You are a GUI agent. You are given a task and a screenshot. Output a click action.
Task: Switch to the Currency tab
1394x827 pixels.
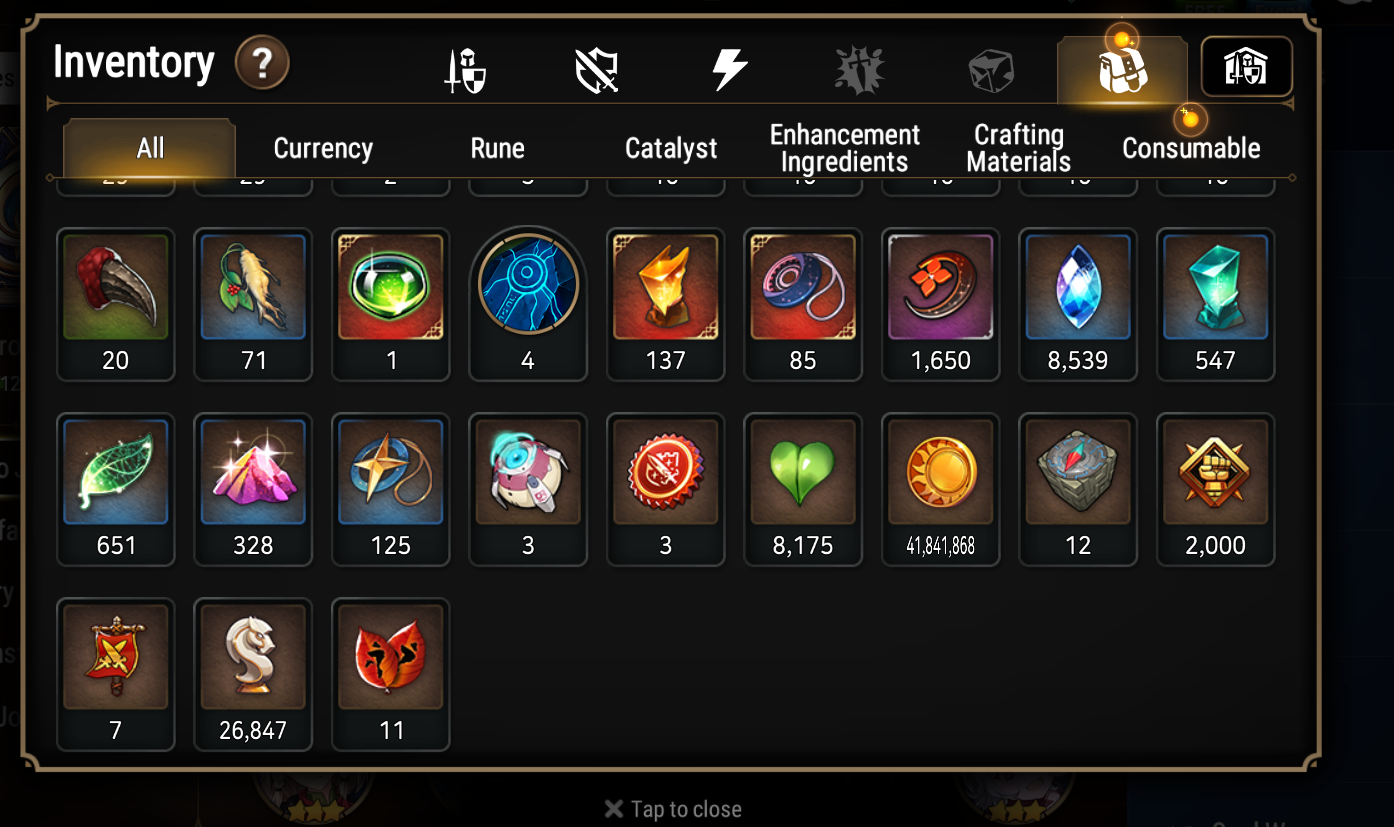coord(323,149)
